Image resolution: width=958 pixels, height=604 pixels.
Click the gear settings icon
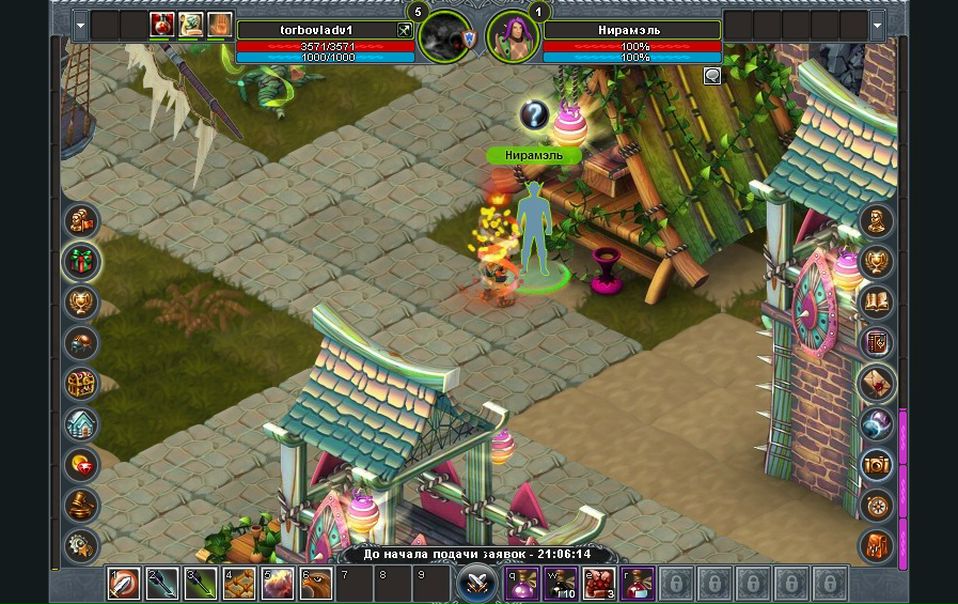coord(81,546)
